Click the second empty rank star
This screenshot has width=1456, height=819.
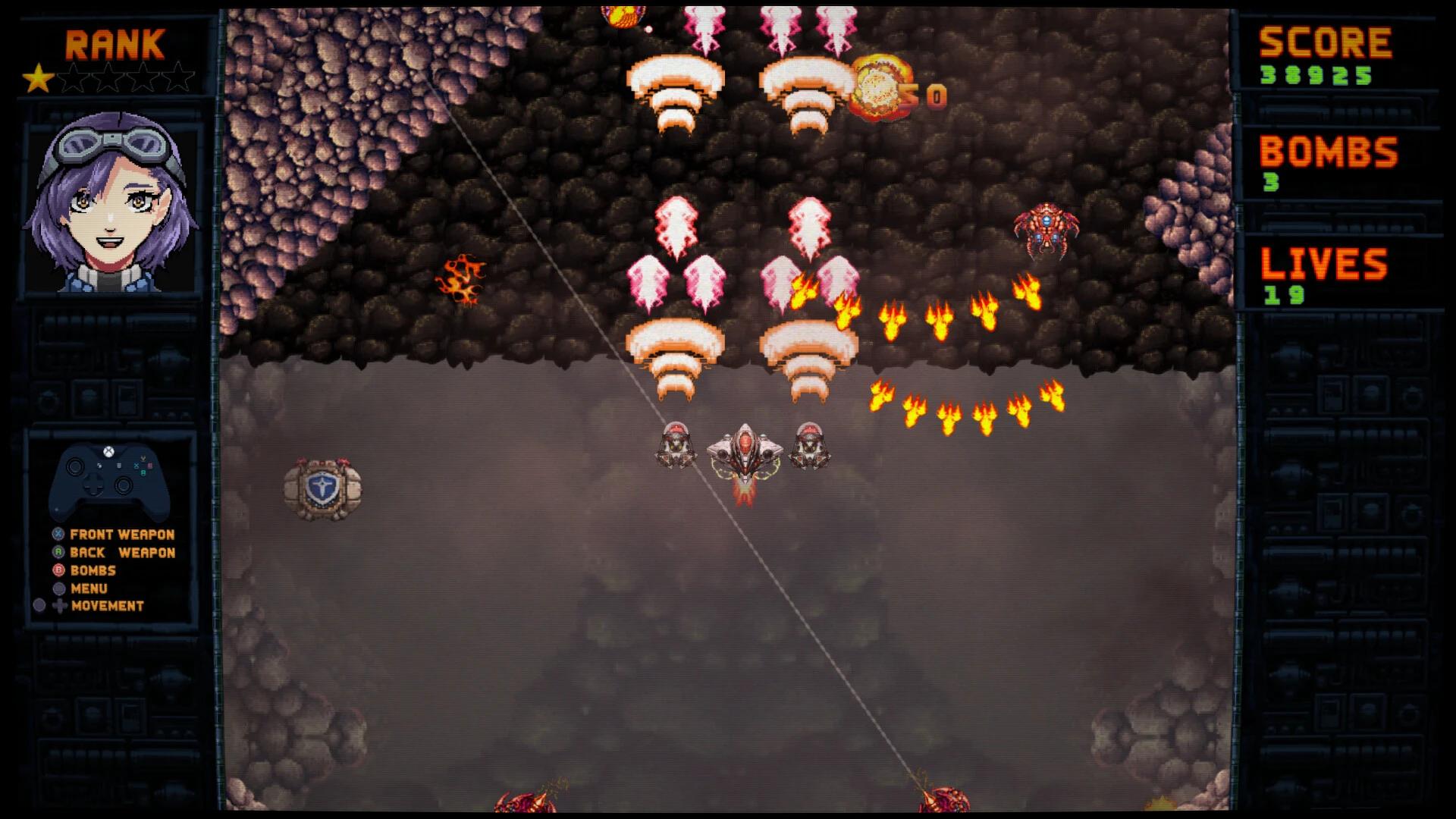(x=74, y=76)
